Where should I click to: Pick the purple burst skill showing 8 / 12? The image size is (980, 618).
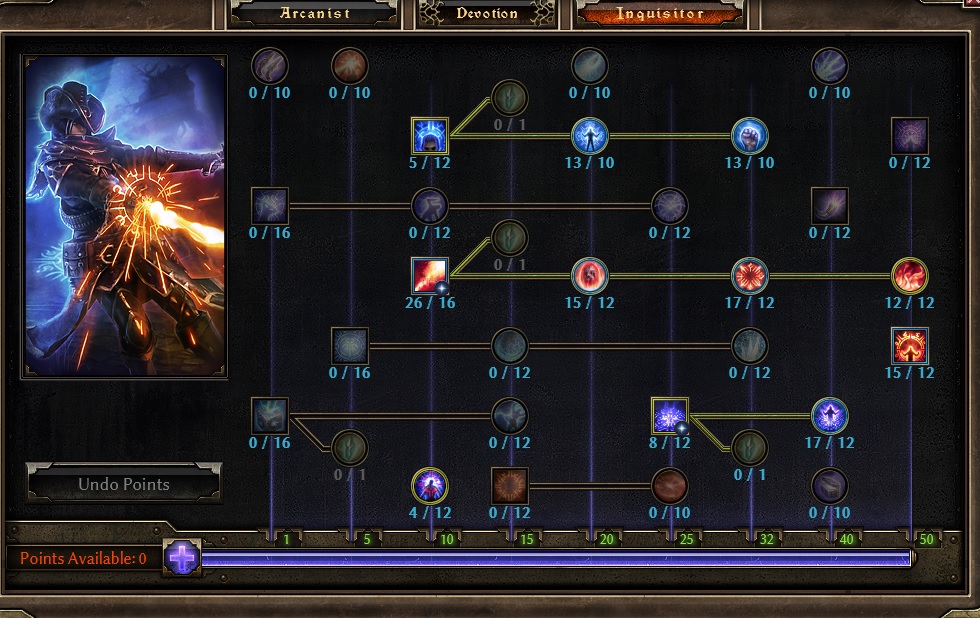670,415
